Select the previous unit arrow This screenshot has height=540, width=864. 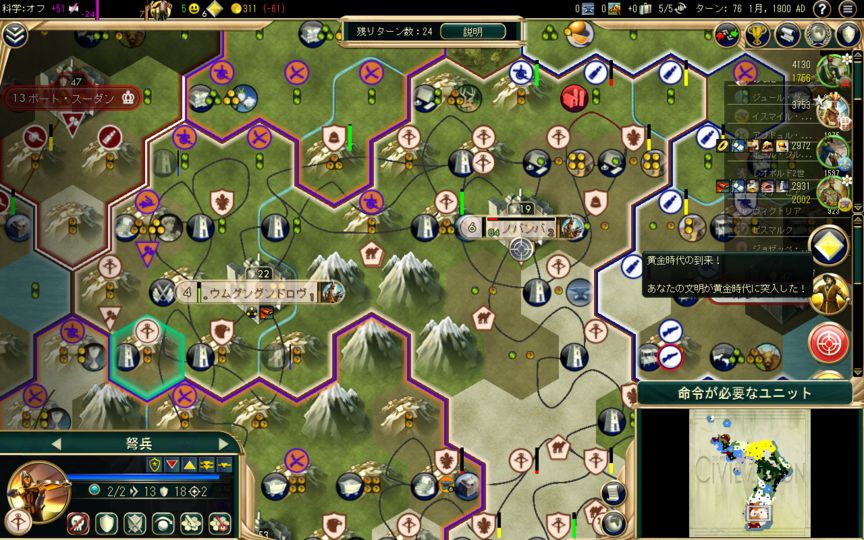tap(56, 443)
